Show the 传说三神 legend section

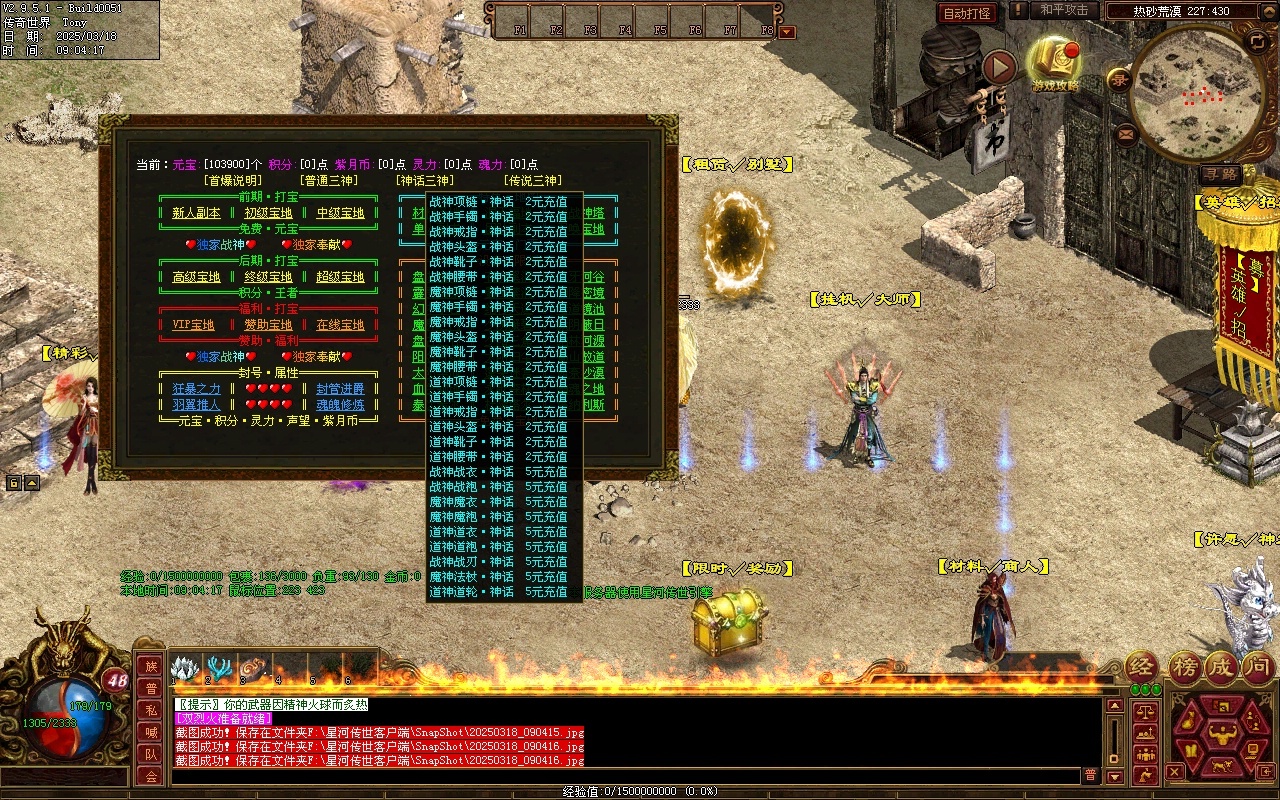pos(532,181)
